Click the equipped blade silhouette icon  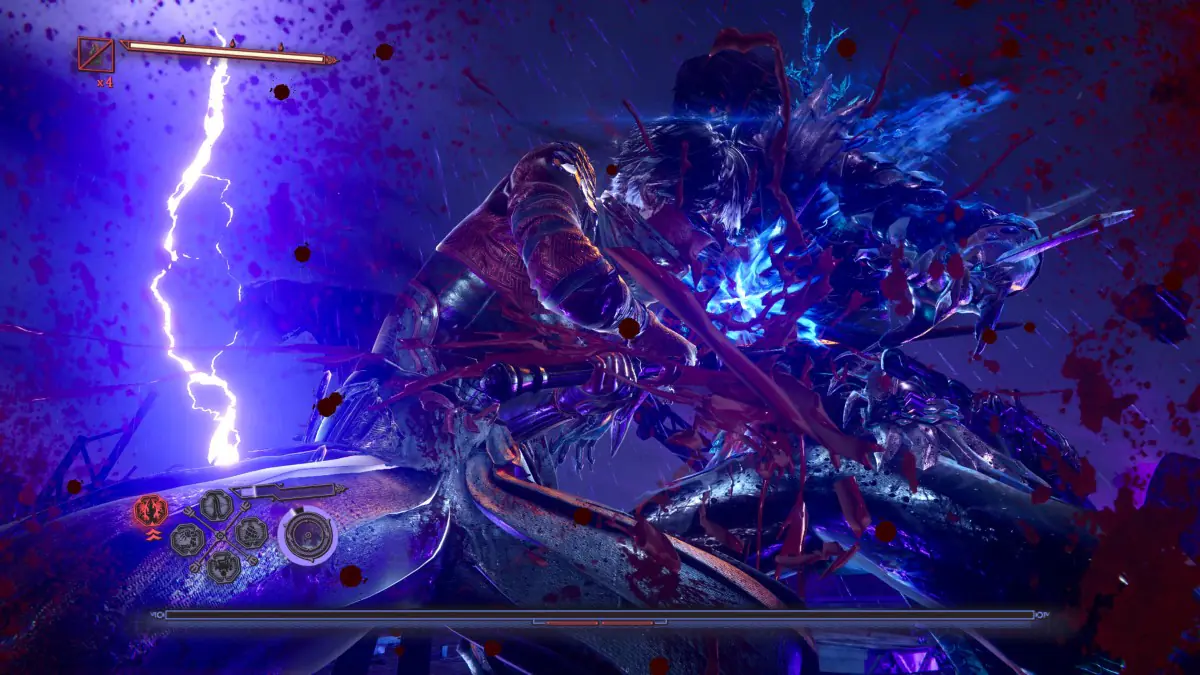tap(285, 491)
